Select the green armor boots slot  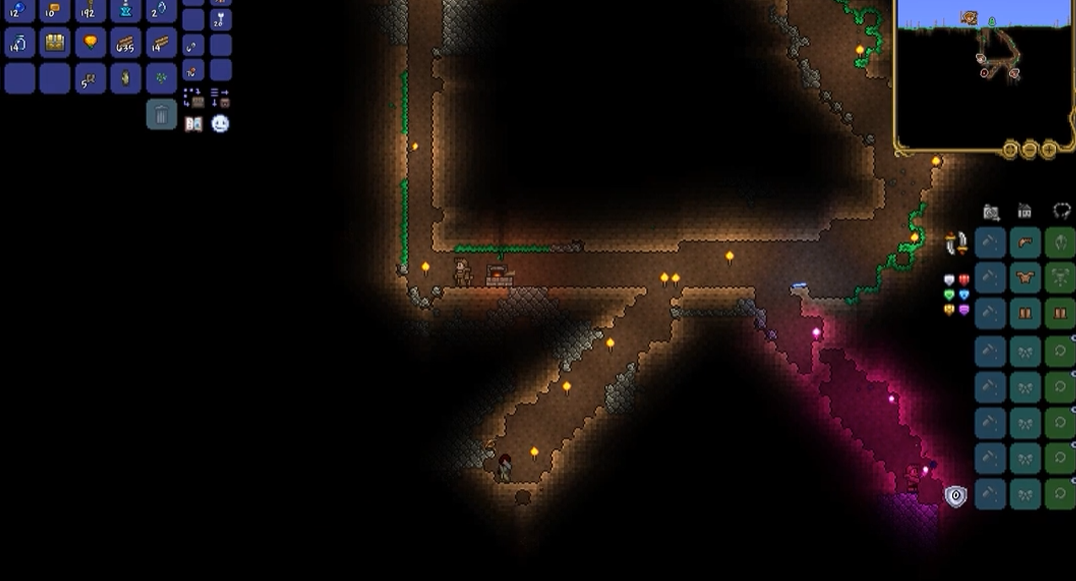(1060, 314)
